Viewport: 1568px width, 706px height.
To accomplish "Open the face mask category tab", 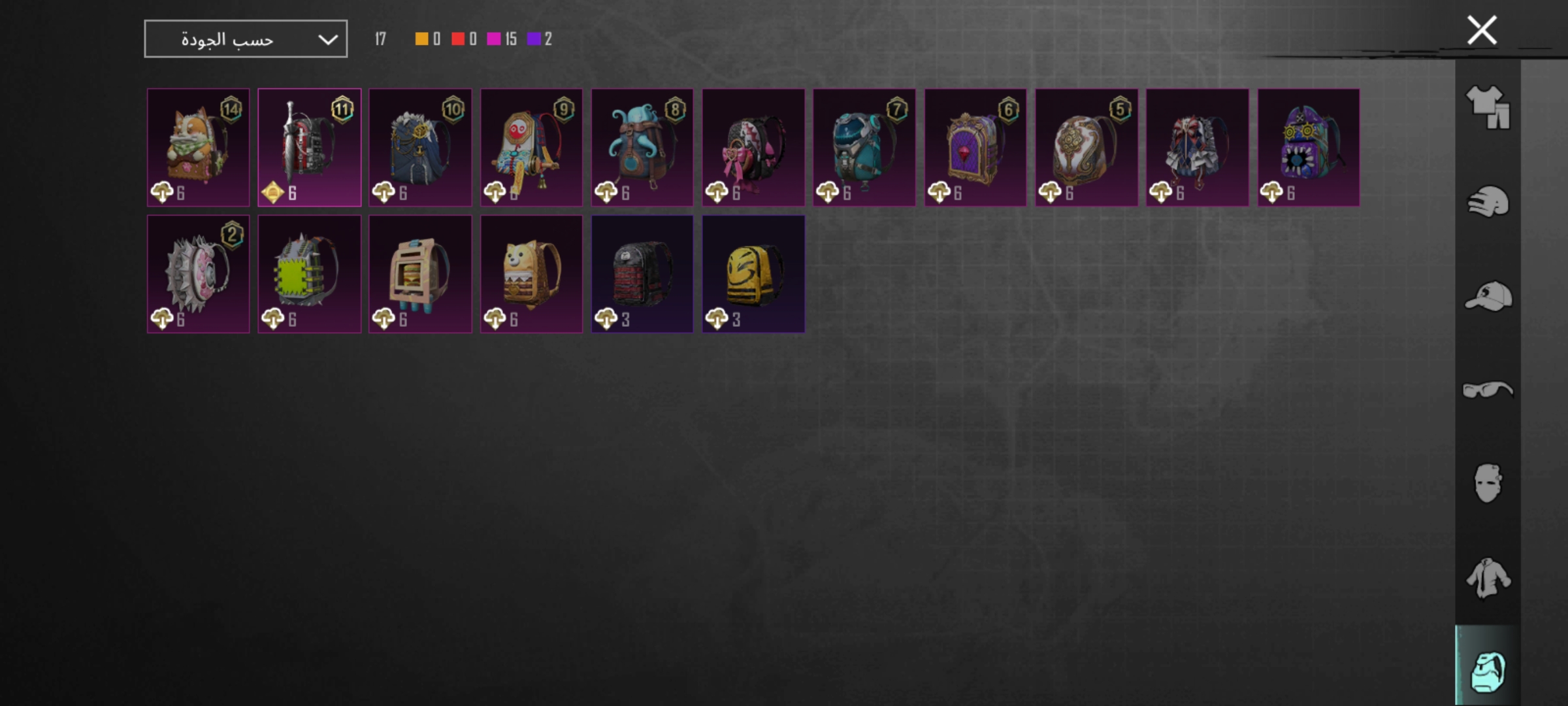I will tap(1488, 484).
